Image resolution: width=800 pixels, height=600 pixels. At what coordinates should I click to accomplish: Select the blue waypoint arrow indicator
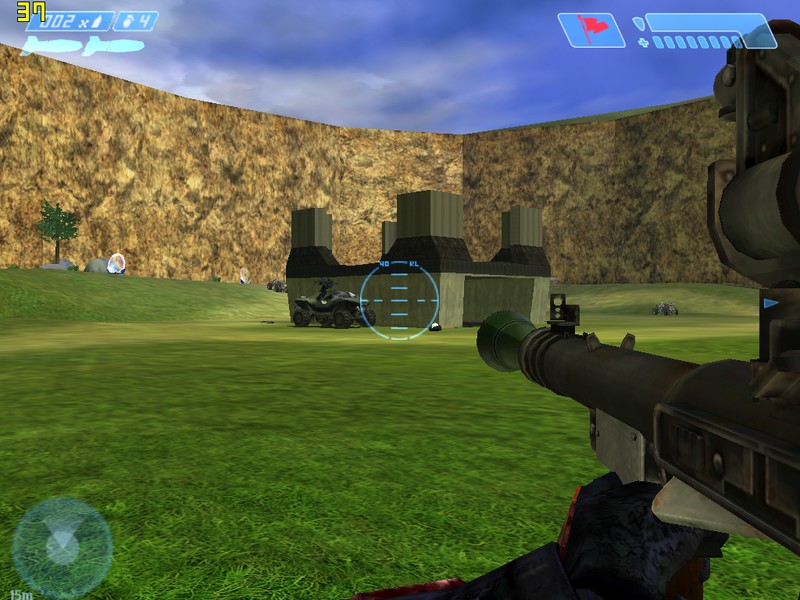[x=770, y=303]
